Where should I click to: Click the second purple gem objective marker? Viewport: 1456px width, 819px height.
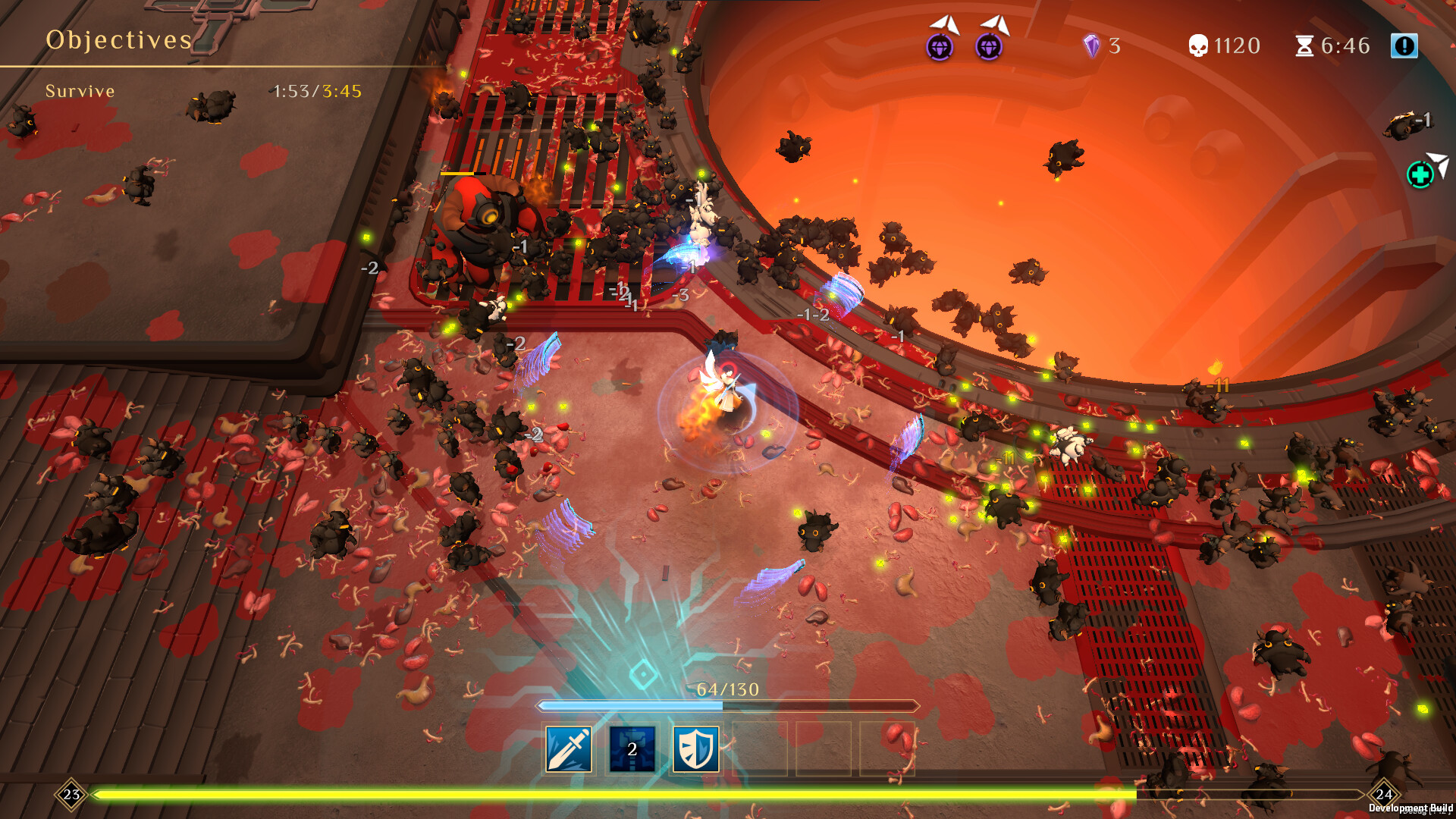[x=990, y=48]
